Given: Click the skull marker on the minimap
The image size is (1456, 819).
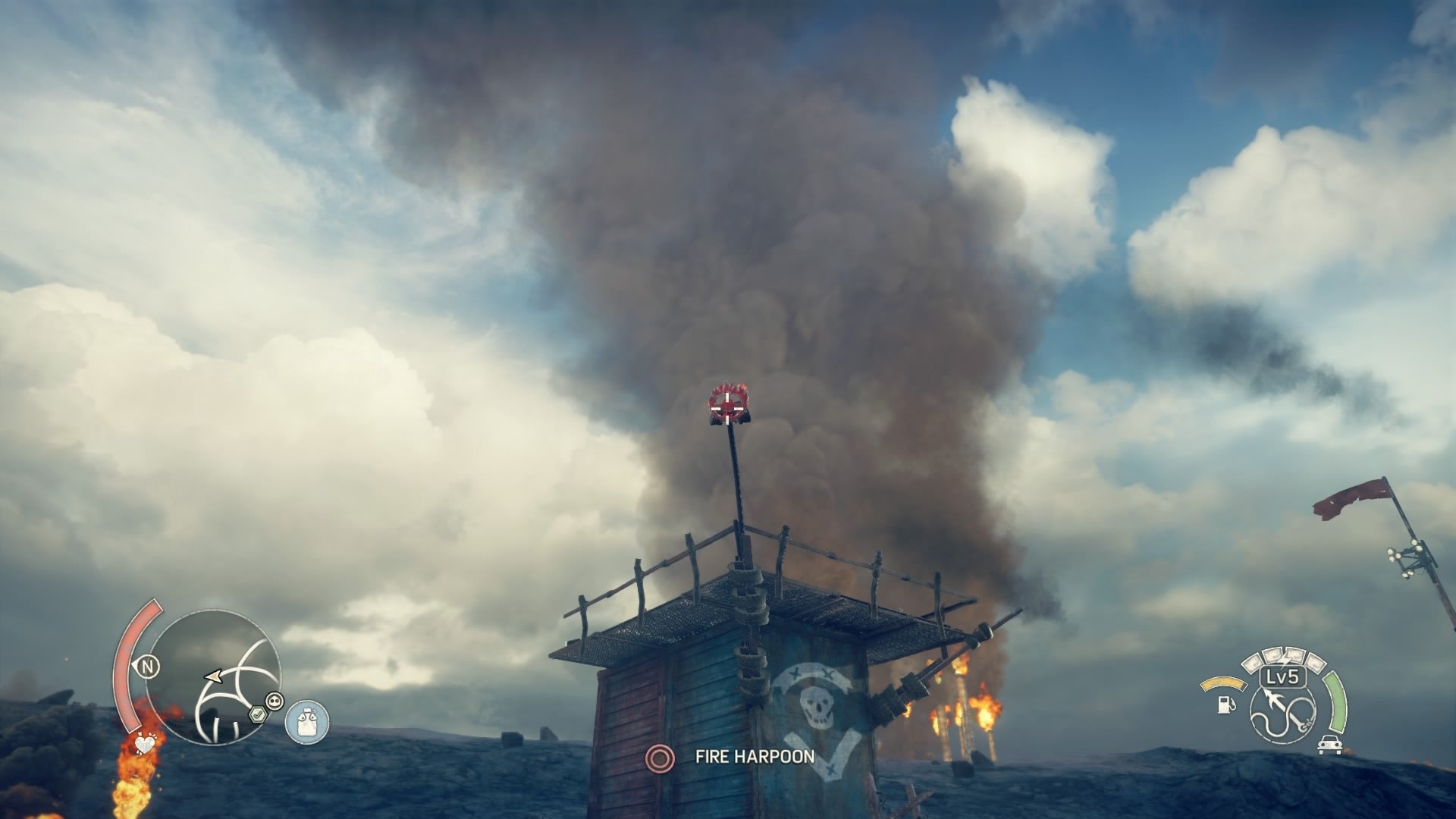Looking at the screenshot, I should tap(275, 701).
